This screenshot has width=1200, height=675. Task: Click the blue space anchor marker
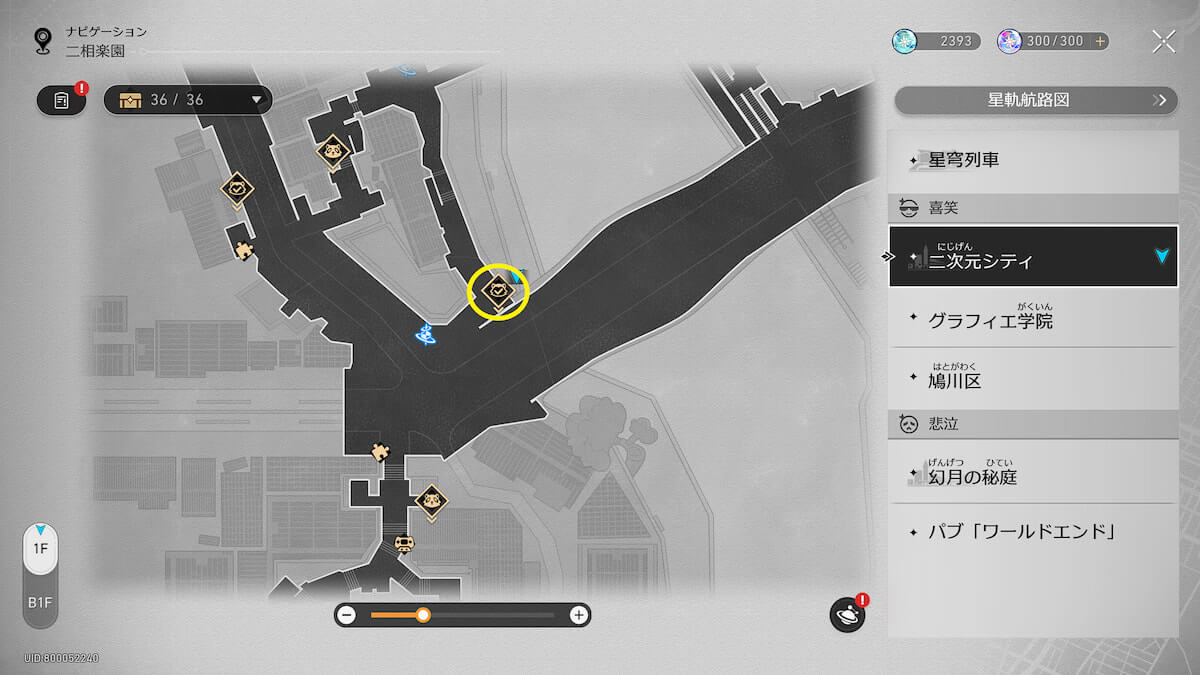pos(428,335)
